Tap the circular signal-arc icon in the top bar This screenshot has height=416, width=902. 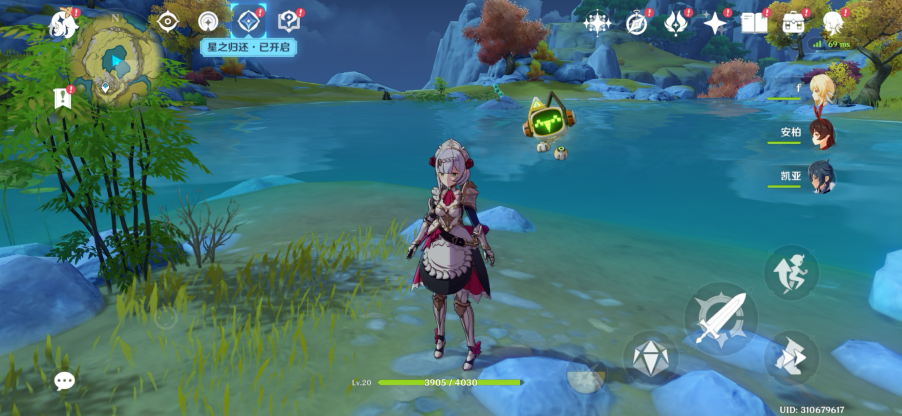point(208,21)
